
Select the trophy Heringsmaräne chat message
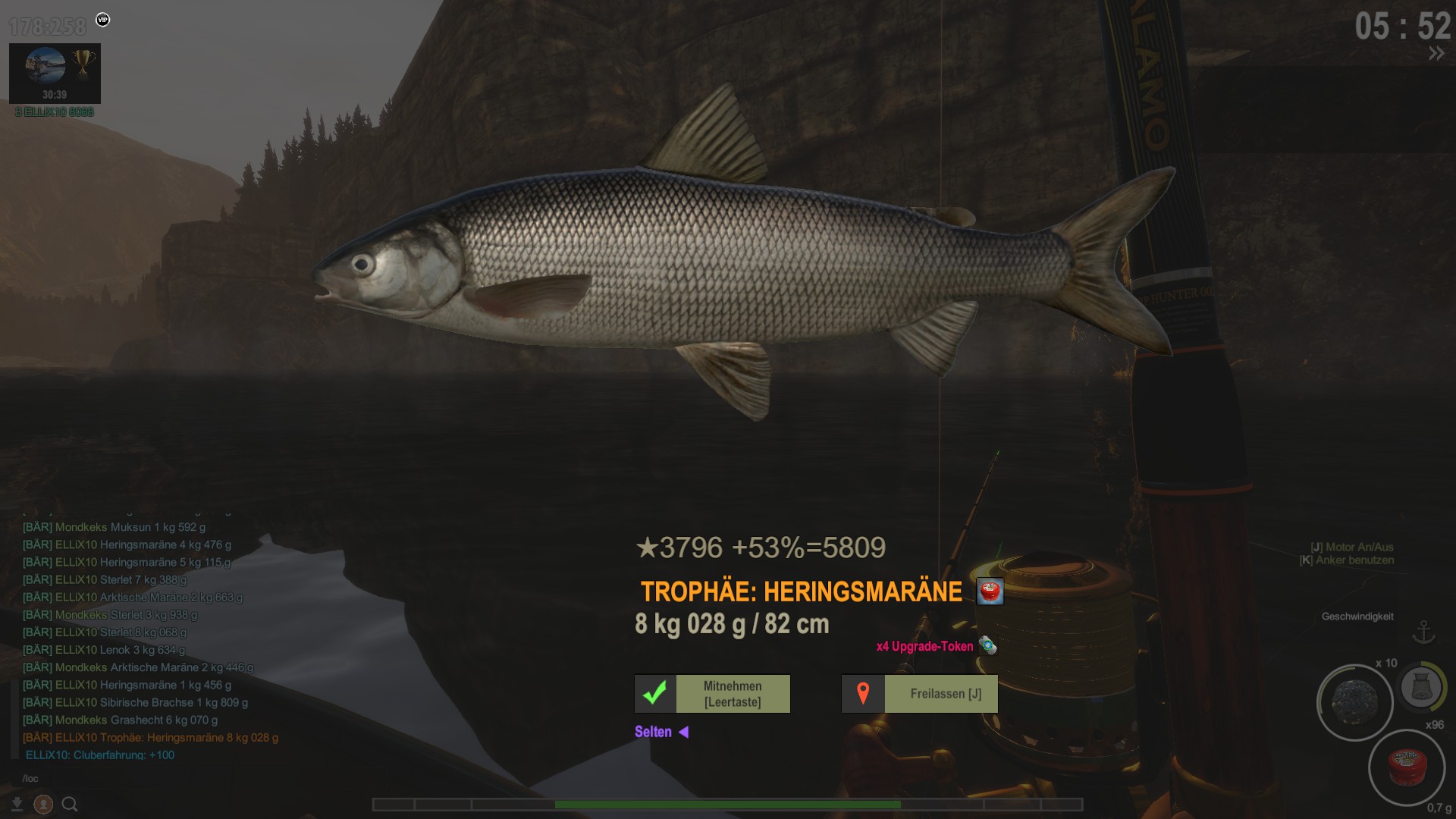click(x=150, y=738)
